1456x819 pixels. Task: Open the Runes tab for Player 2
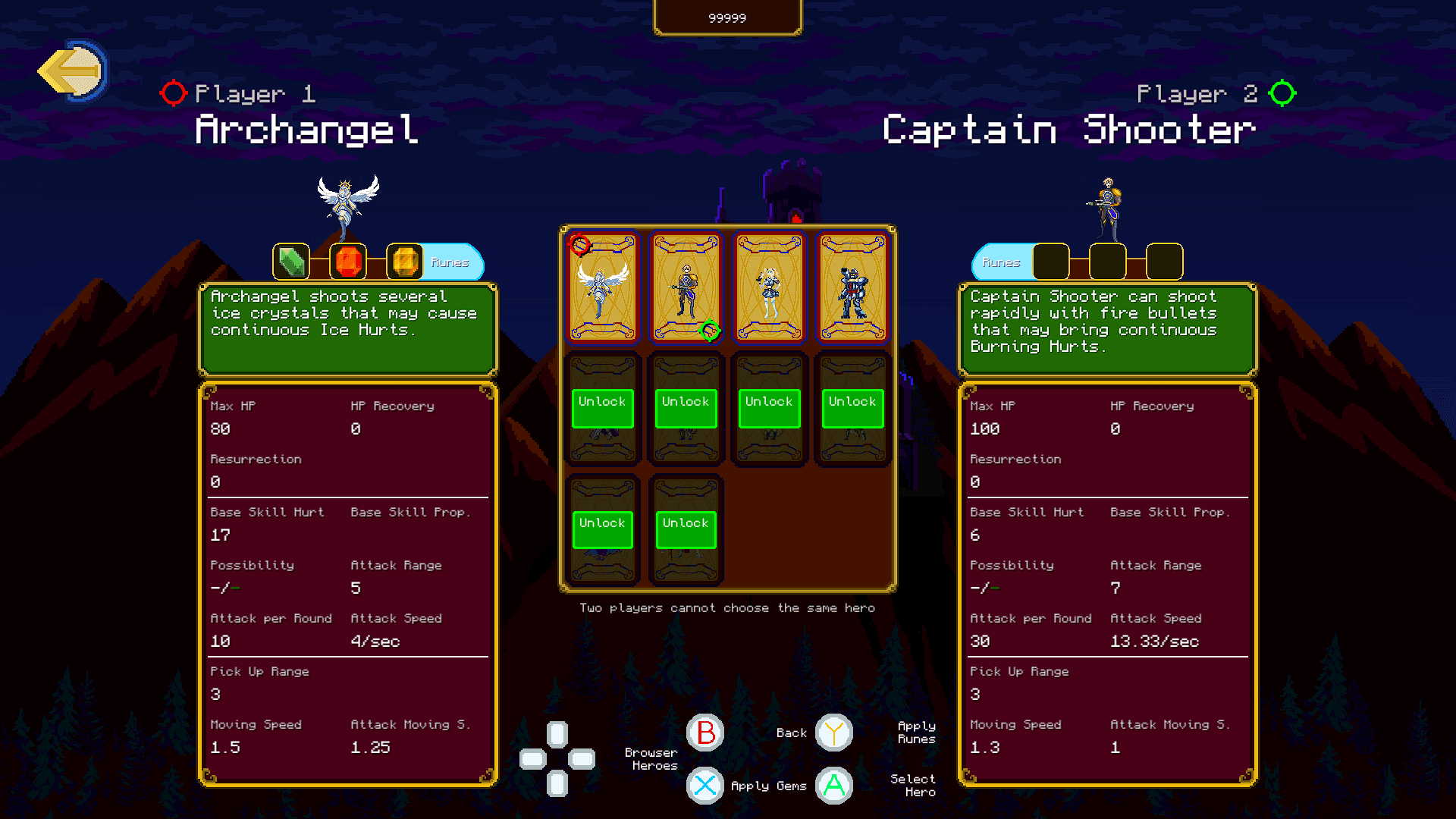pyautogui.click(x=1002, y=263)
